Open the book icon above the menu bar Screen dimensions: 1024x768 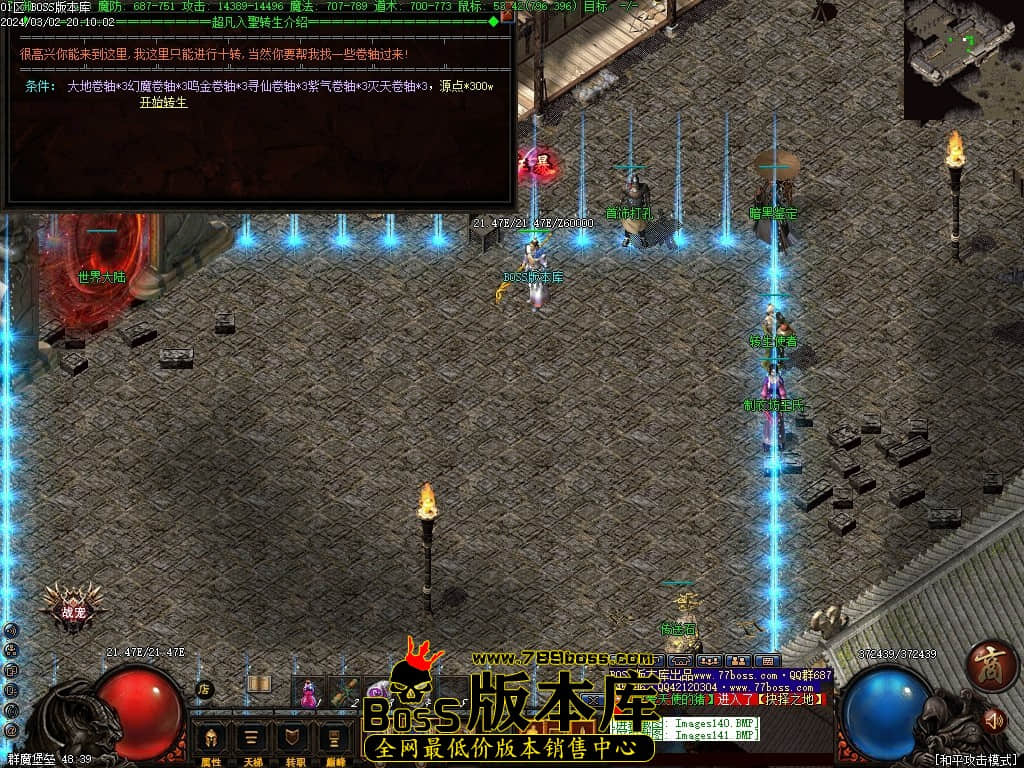click(259, 684)
